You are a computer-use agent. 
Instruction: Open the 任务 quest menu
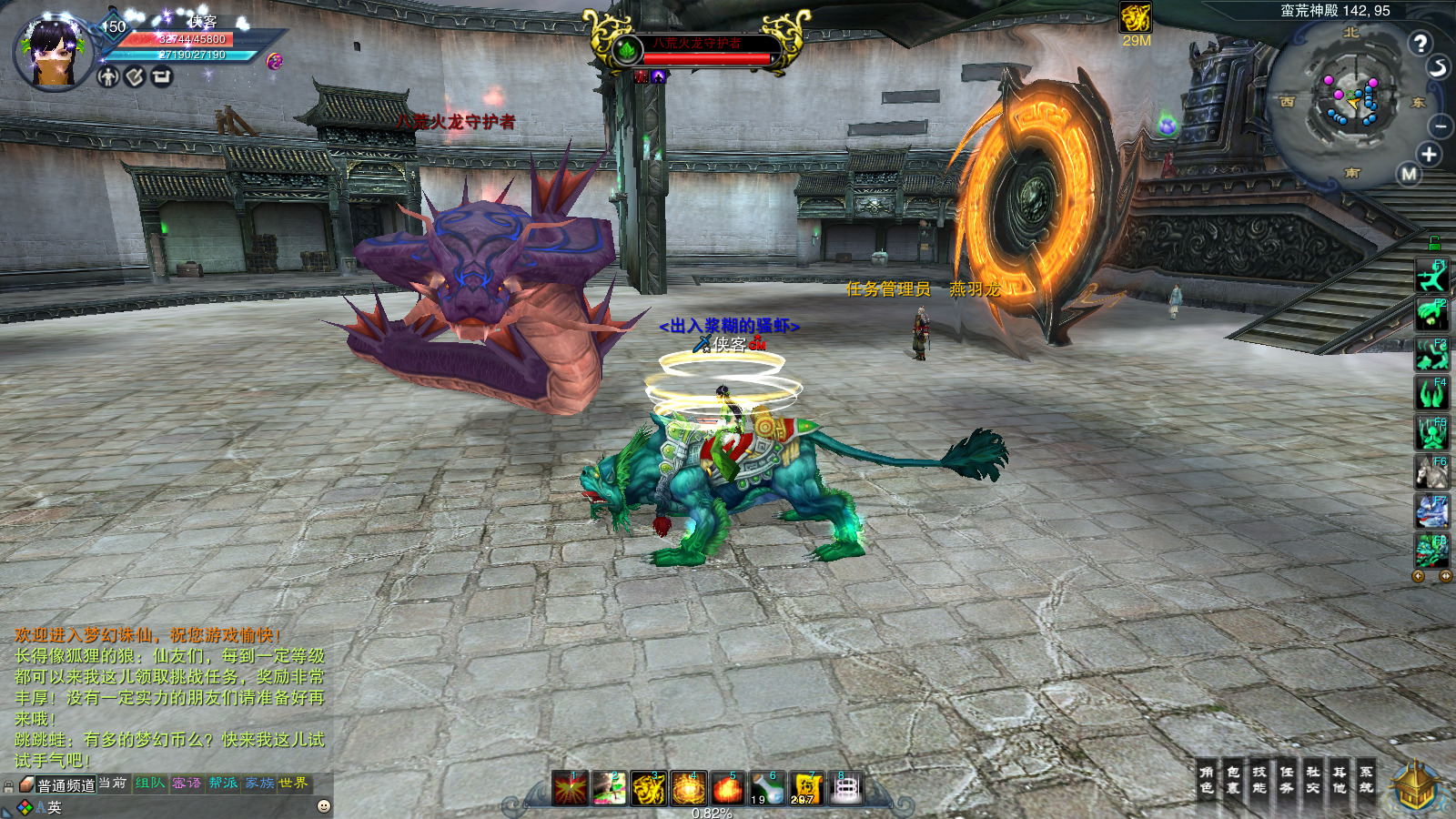coord(1287,780)
